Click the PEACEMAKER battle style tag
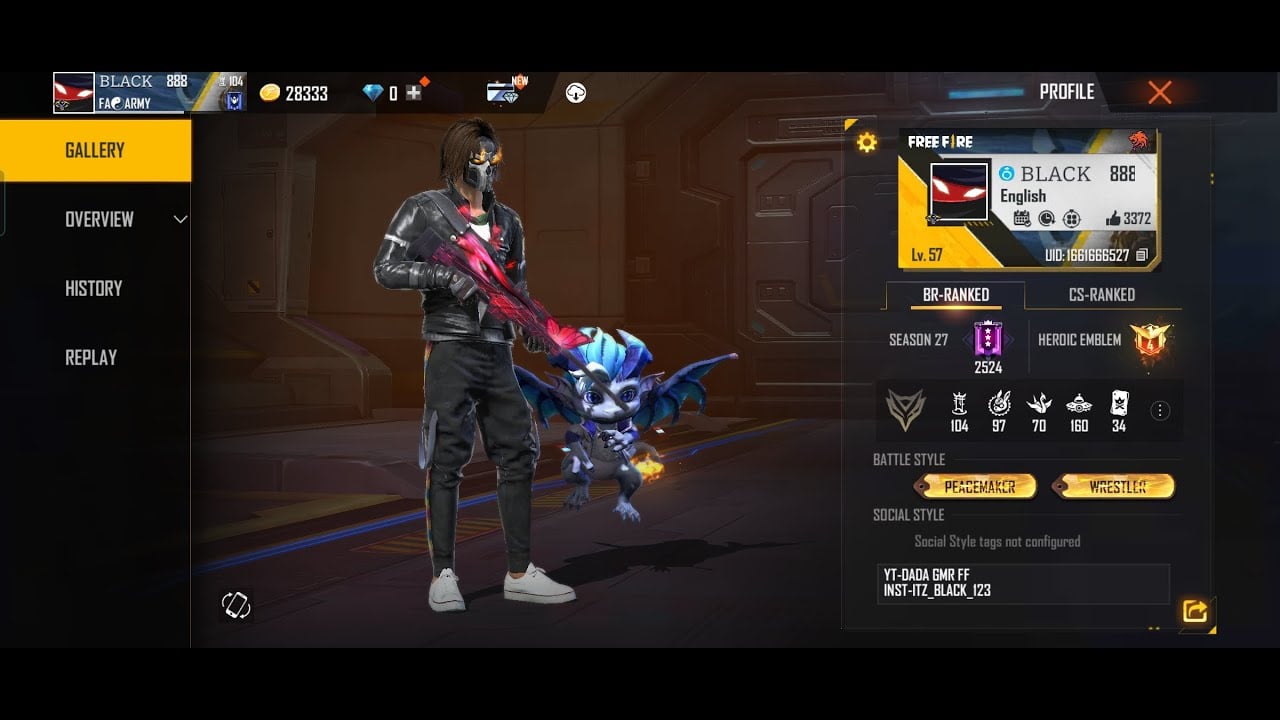This screenshot has width=1280, height=720. coord(978,487)
